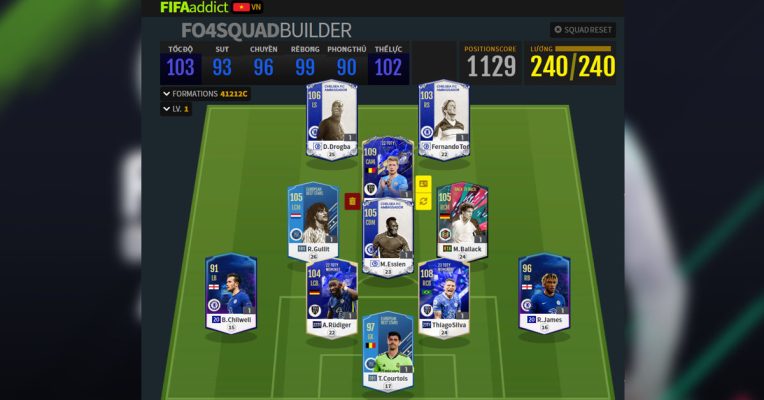
Task: Select the Thiago Silva card
Action: (x=443, y=300)
